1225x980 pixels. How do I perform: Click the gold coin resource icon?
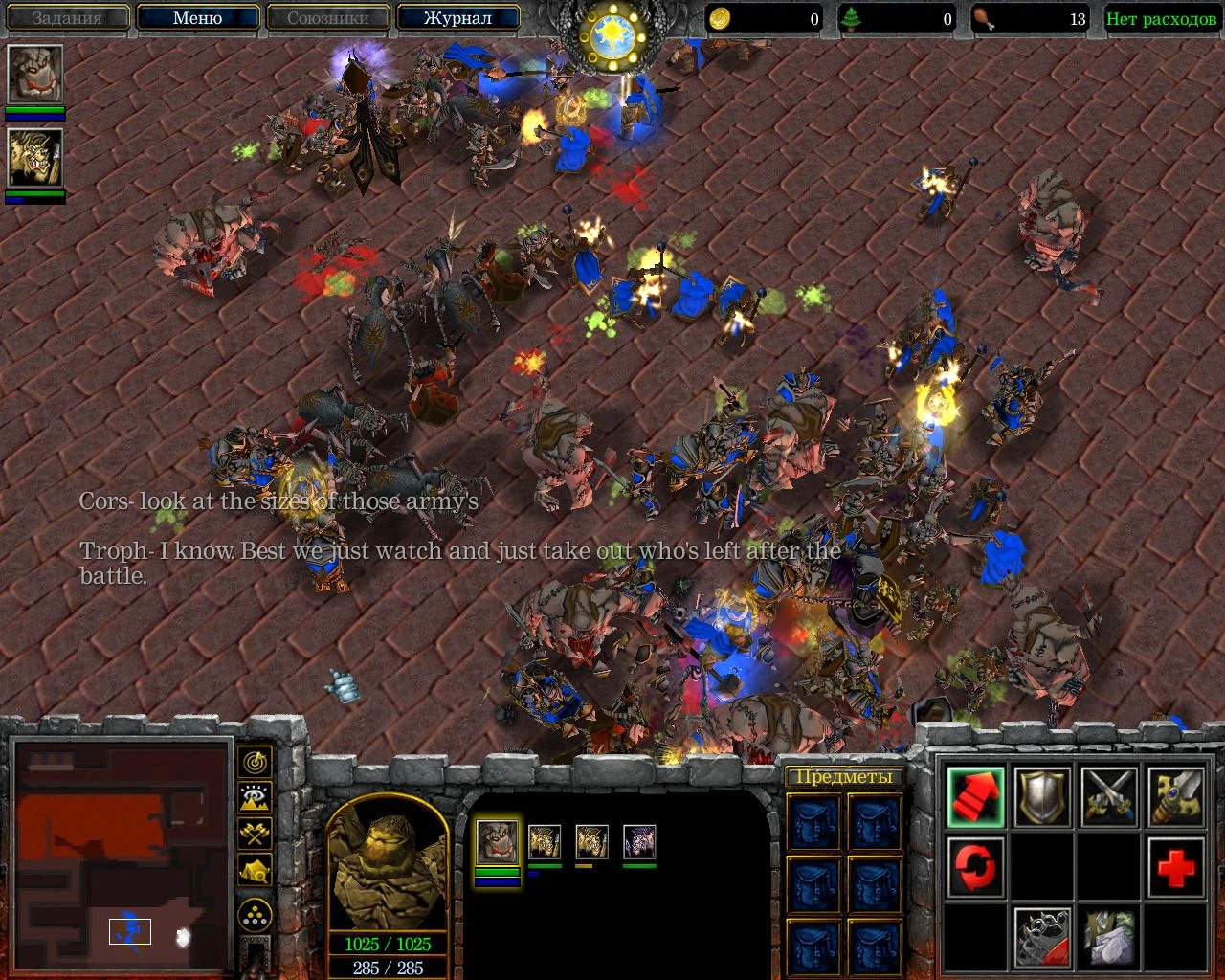[721, 17]
